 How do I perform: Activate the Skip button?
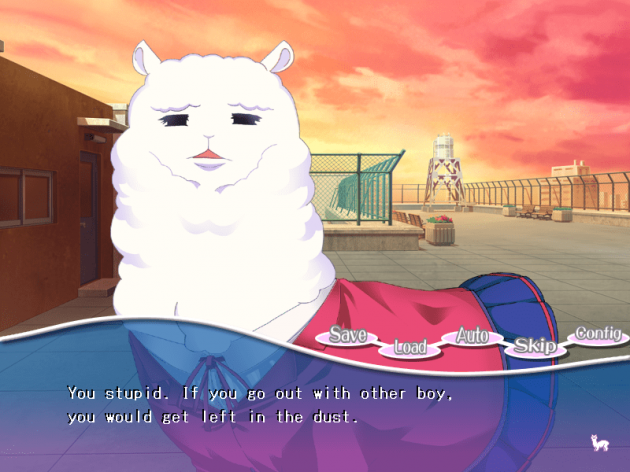[535, 346]
